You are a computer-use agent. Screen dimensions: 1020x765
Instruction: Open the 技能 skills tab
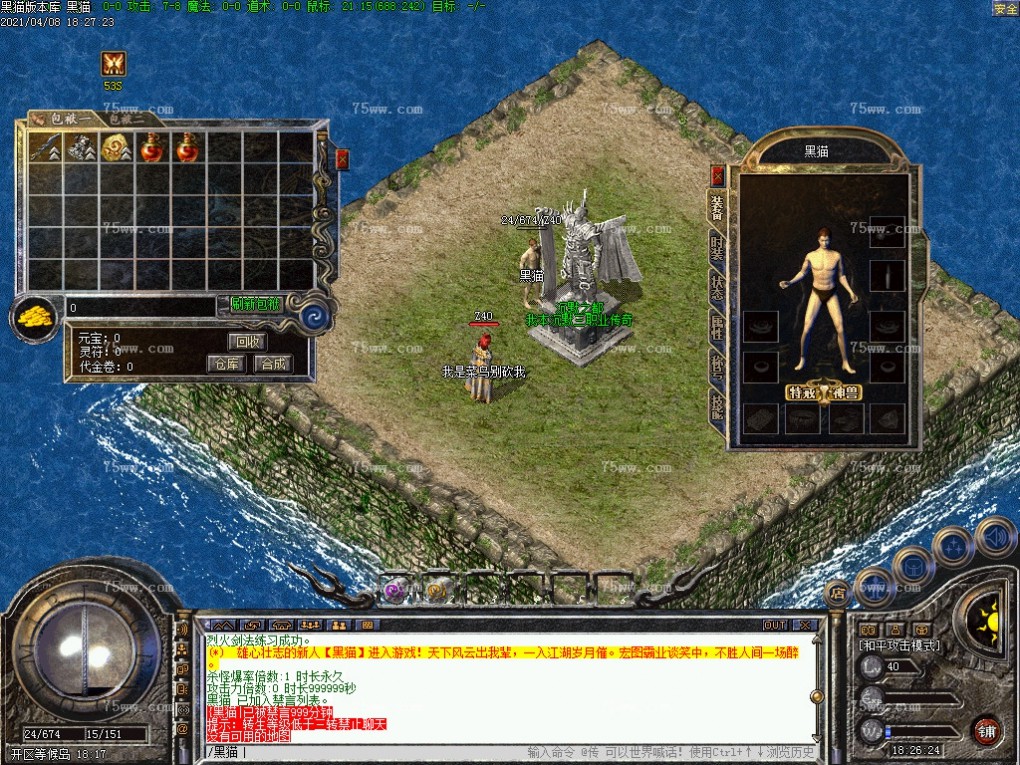717,405
